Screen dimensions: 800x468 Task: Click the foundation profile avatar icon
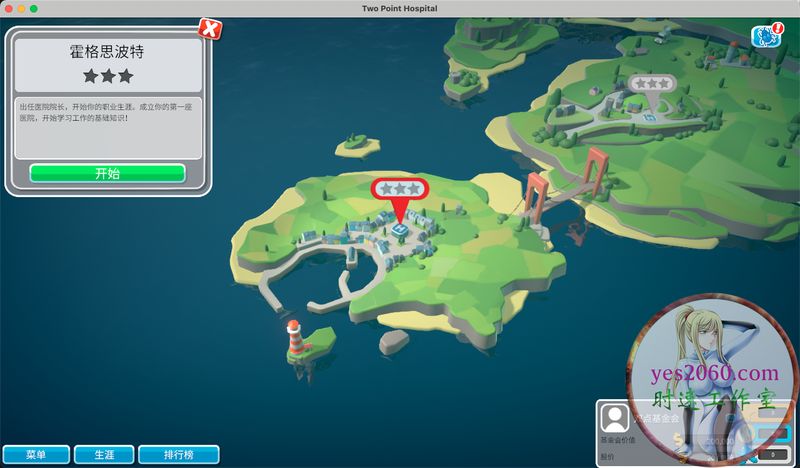click(x=616, y=418)
